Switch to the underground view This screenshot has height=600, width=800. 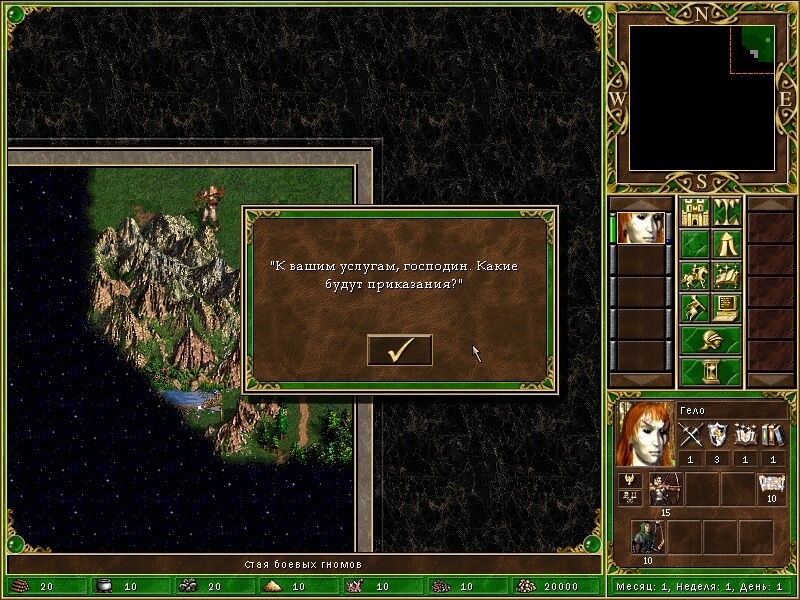coord(726,212)
